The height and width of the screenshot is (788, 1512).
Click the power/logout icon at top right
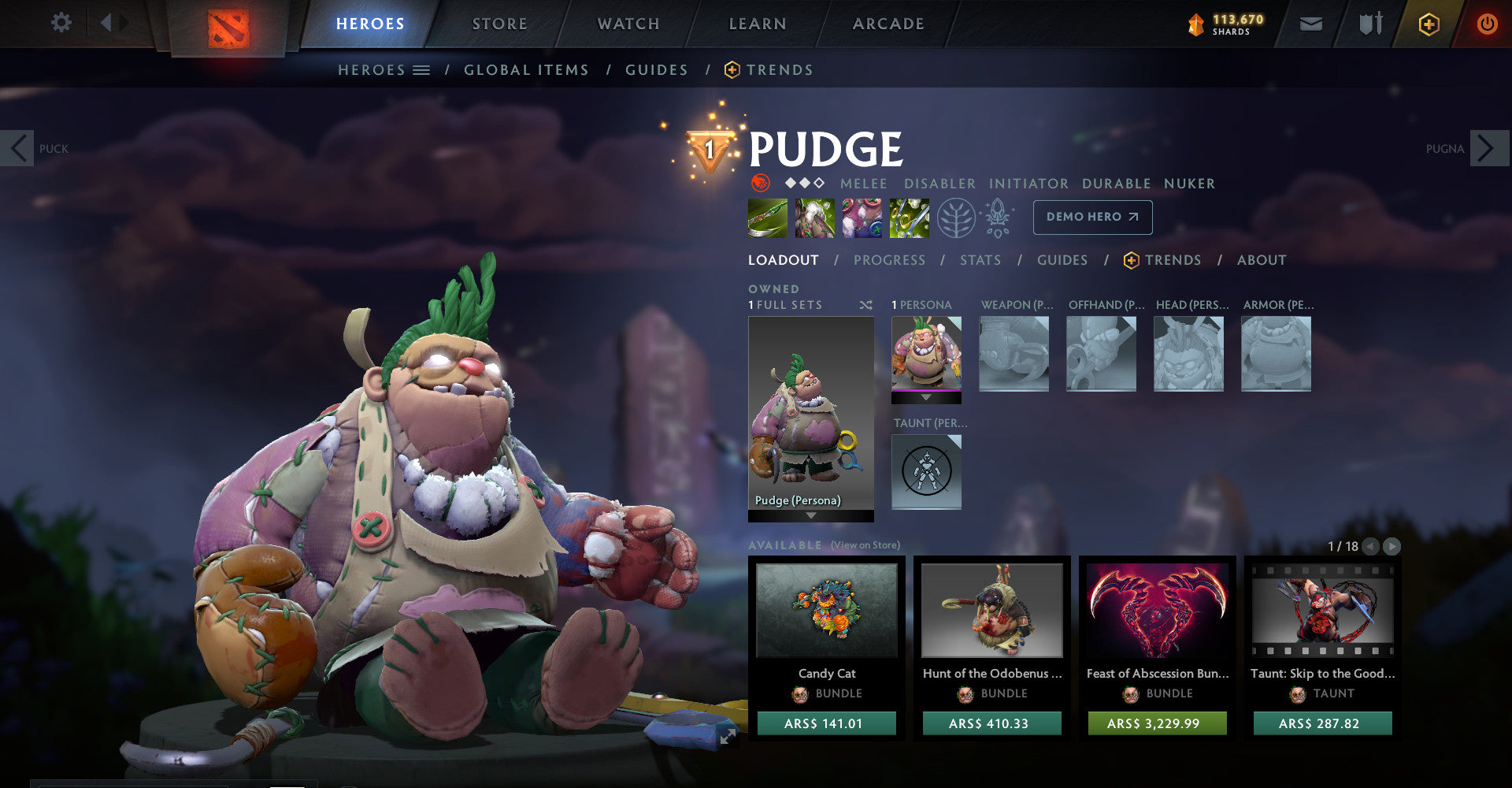tap(1487, 24)
